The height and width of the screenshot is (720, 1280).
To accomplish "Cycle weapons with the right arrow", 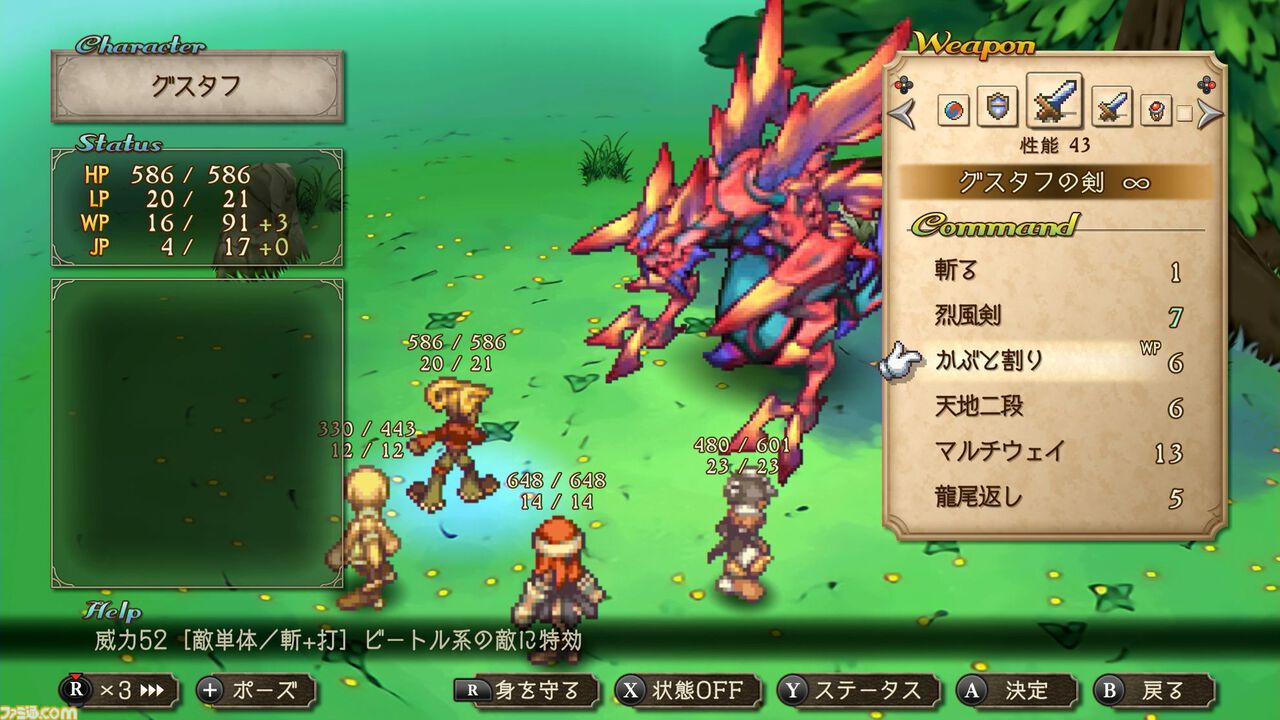I will [1210, 113].
